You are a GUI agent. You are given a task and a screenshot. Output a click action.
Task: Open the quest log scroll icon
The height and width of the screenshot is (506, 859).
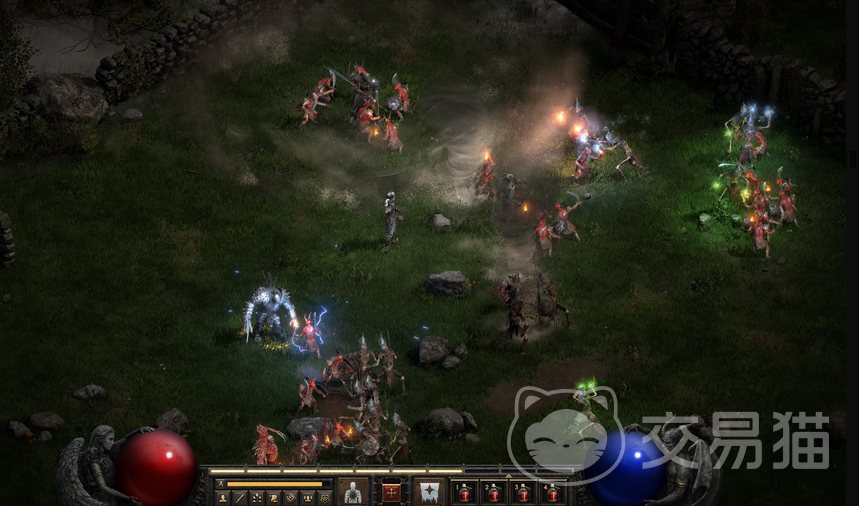click(x=275, y=498)
